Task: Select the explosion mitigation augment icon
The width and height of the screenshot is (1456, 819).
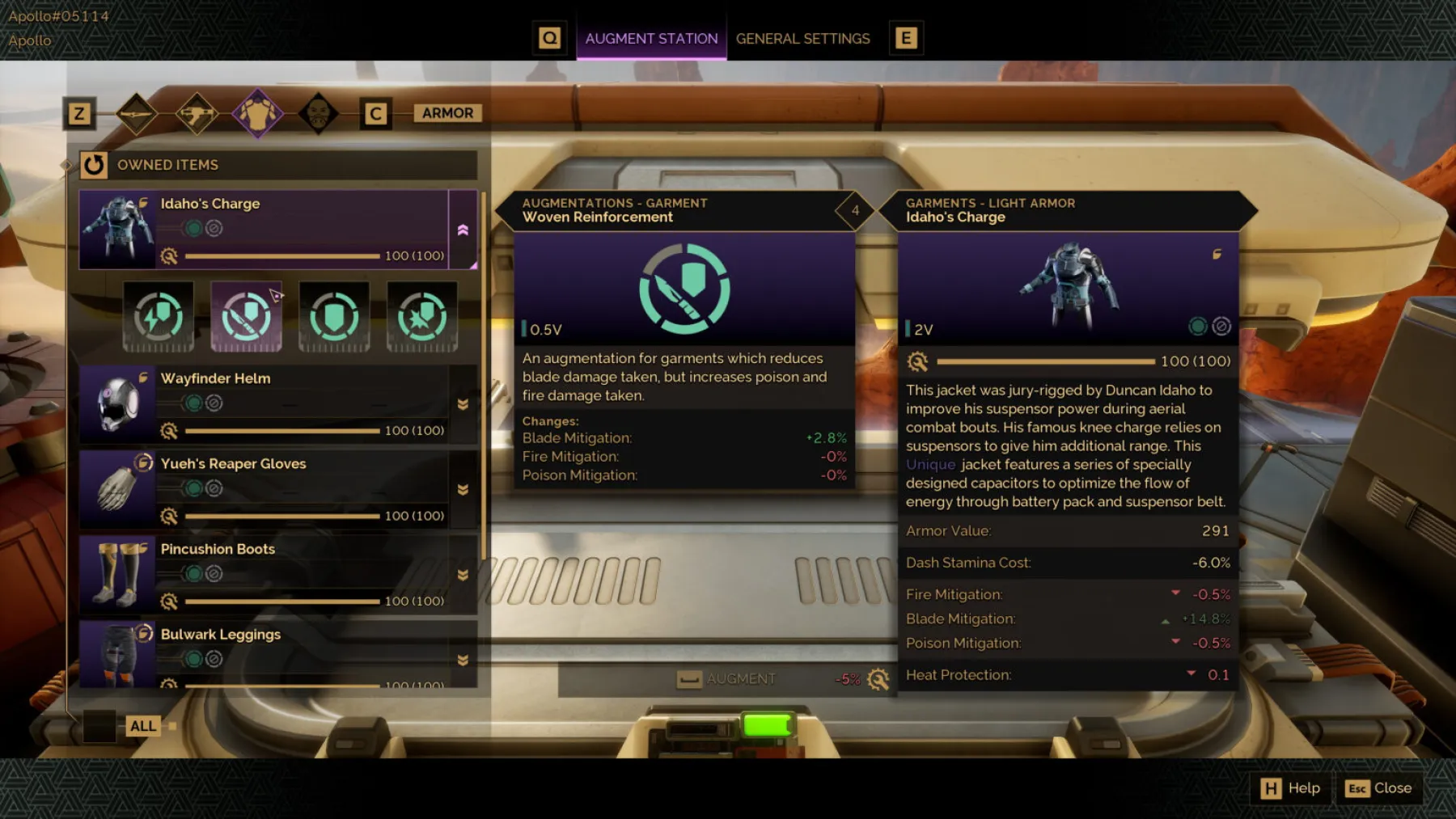Action: (421, 317)
